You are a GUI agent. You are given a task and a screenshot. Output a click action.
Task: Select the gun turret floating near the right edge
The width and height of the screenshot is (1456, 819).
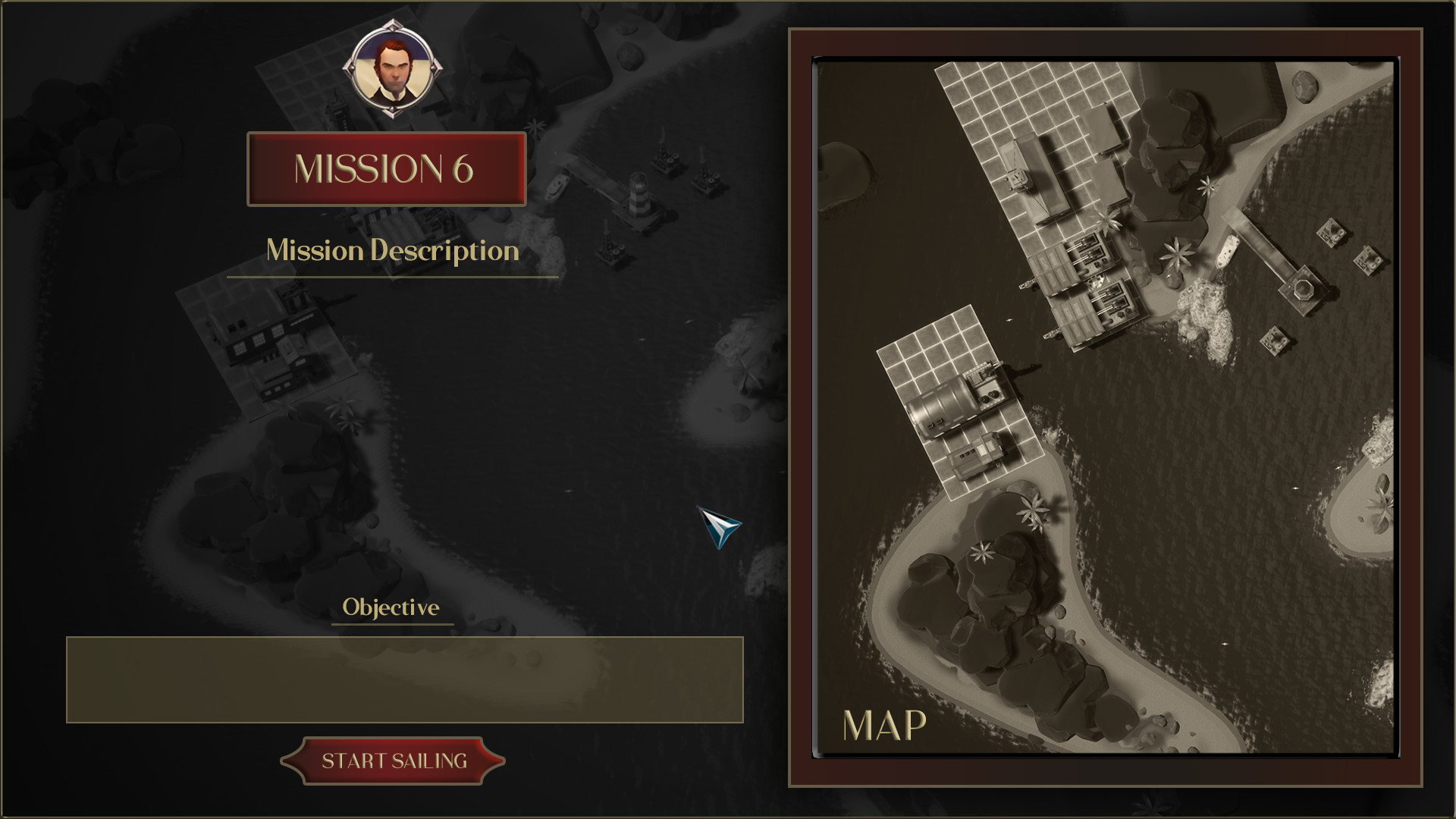(x=1370, y=260)
